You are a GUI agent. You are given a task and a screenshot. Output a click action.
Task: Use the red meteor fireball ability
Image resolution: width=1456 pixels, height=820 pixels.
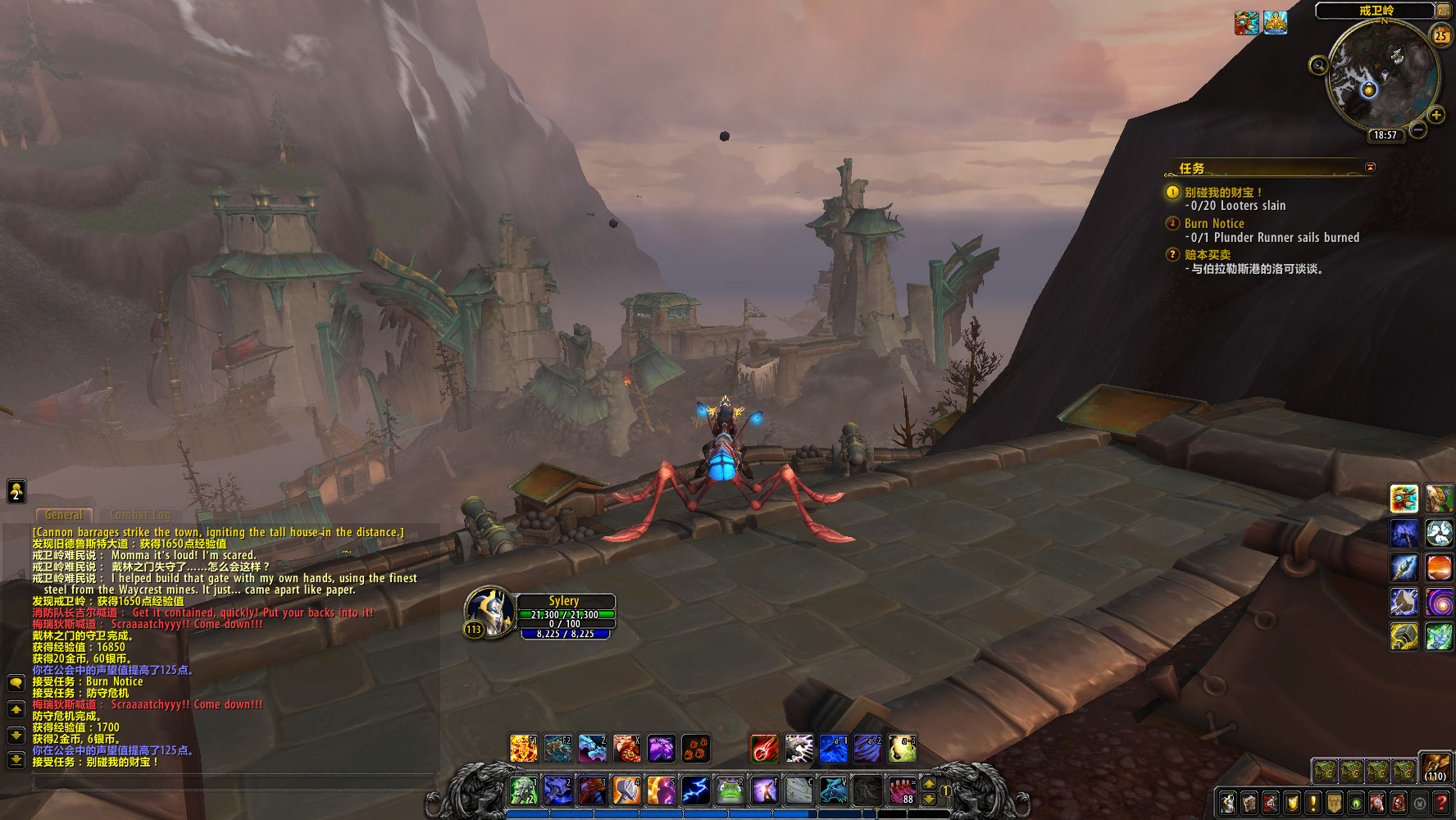(x=764, y=748)
